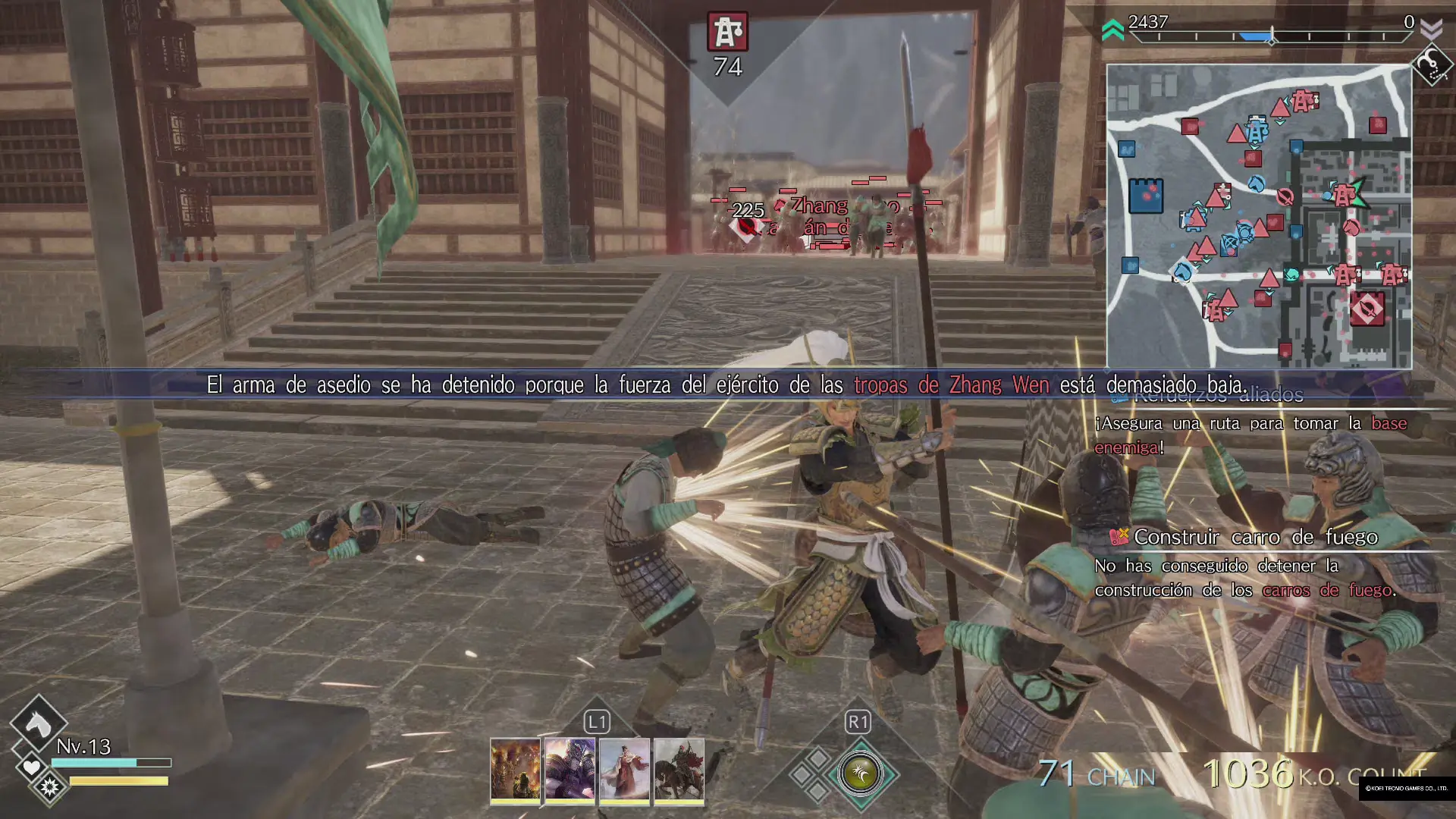Click the grey enemy morale chevron icon

click(x=1431, y=30)
